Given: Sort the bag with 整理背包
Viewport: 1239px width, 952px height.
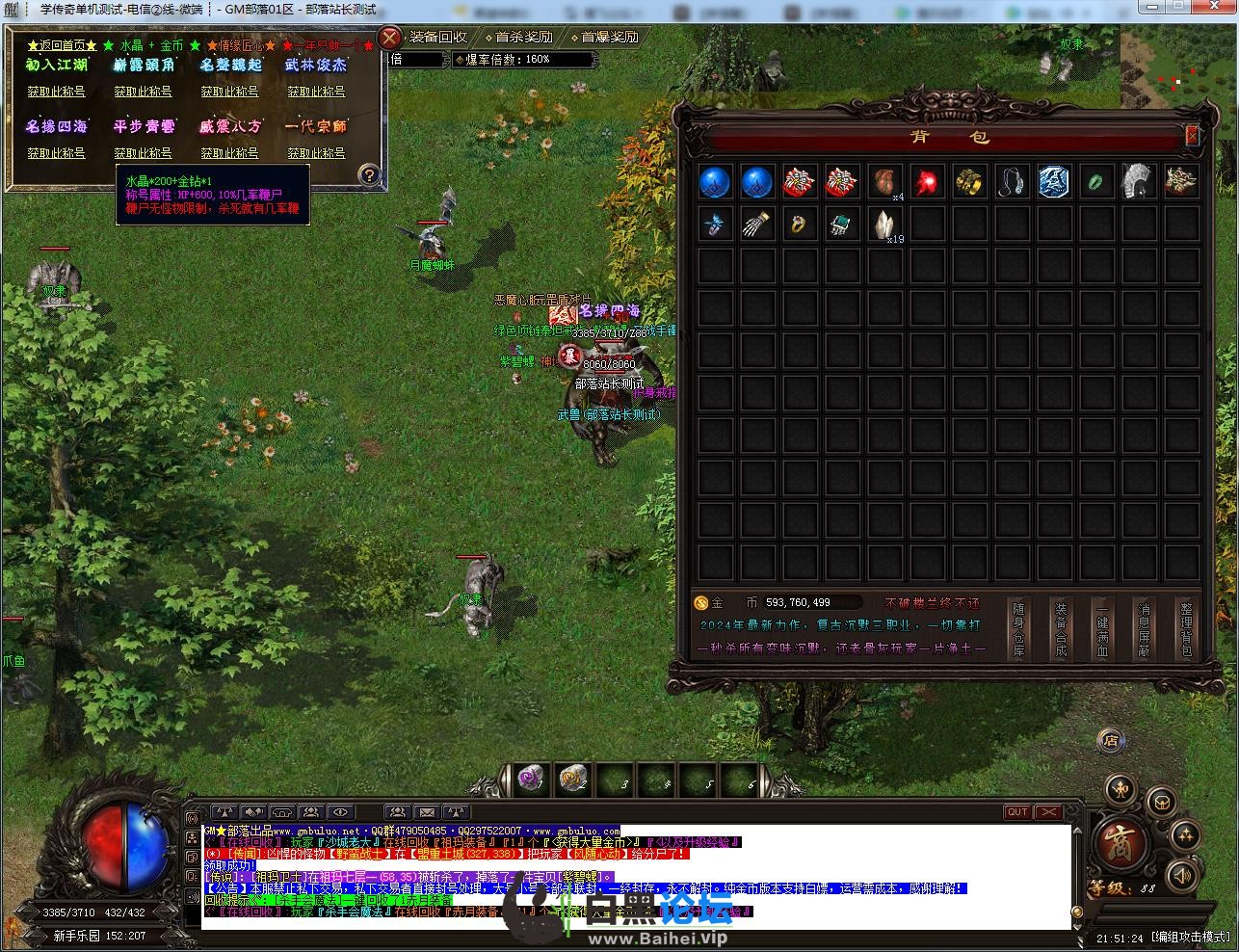Looking at the screenshot, I should pyautogui.click(x=1186, y=630).
